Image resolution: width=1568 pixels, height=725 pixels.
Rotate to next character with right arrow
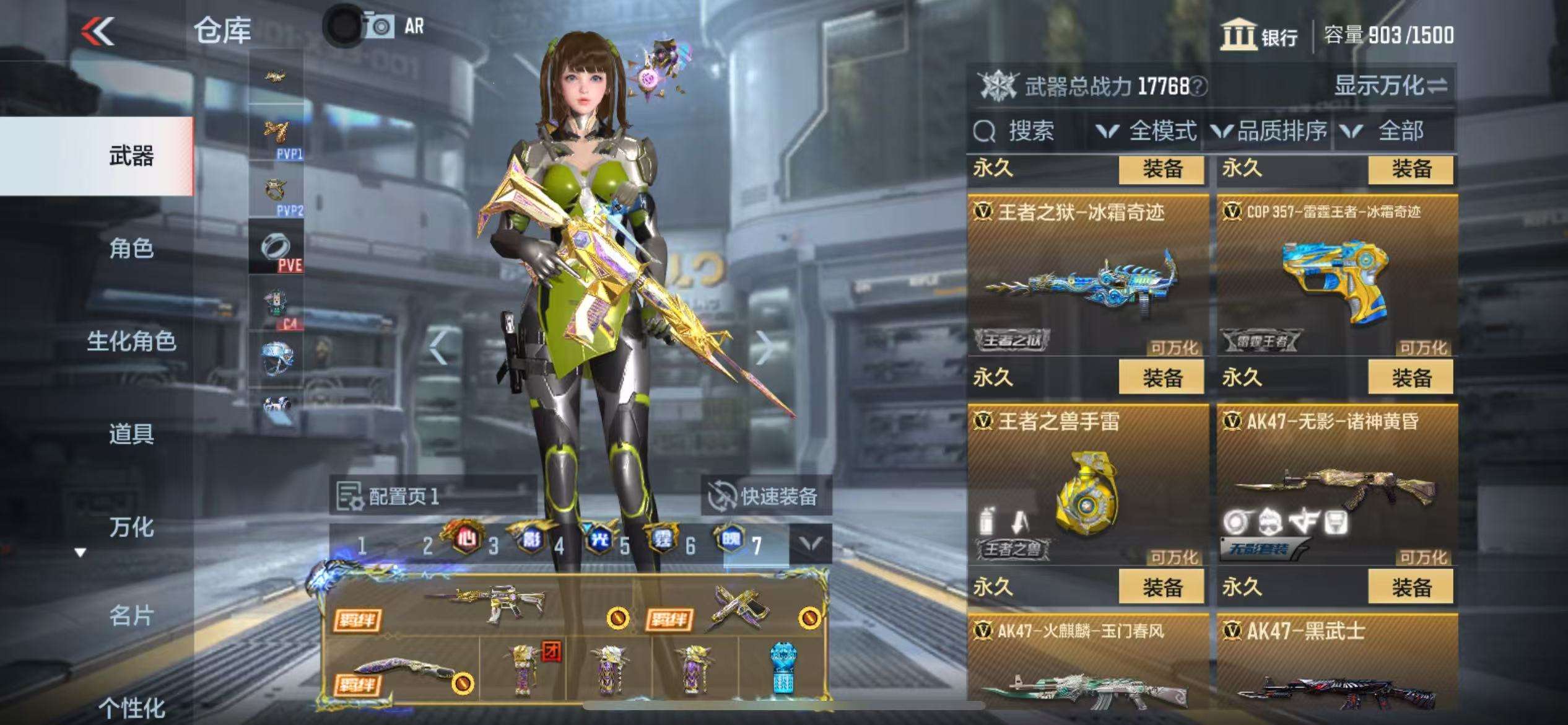click(x=765, y=348)
